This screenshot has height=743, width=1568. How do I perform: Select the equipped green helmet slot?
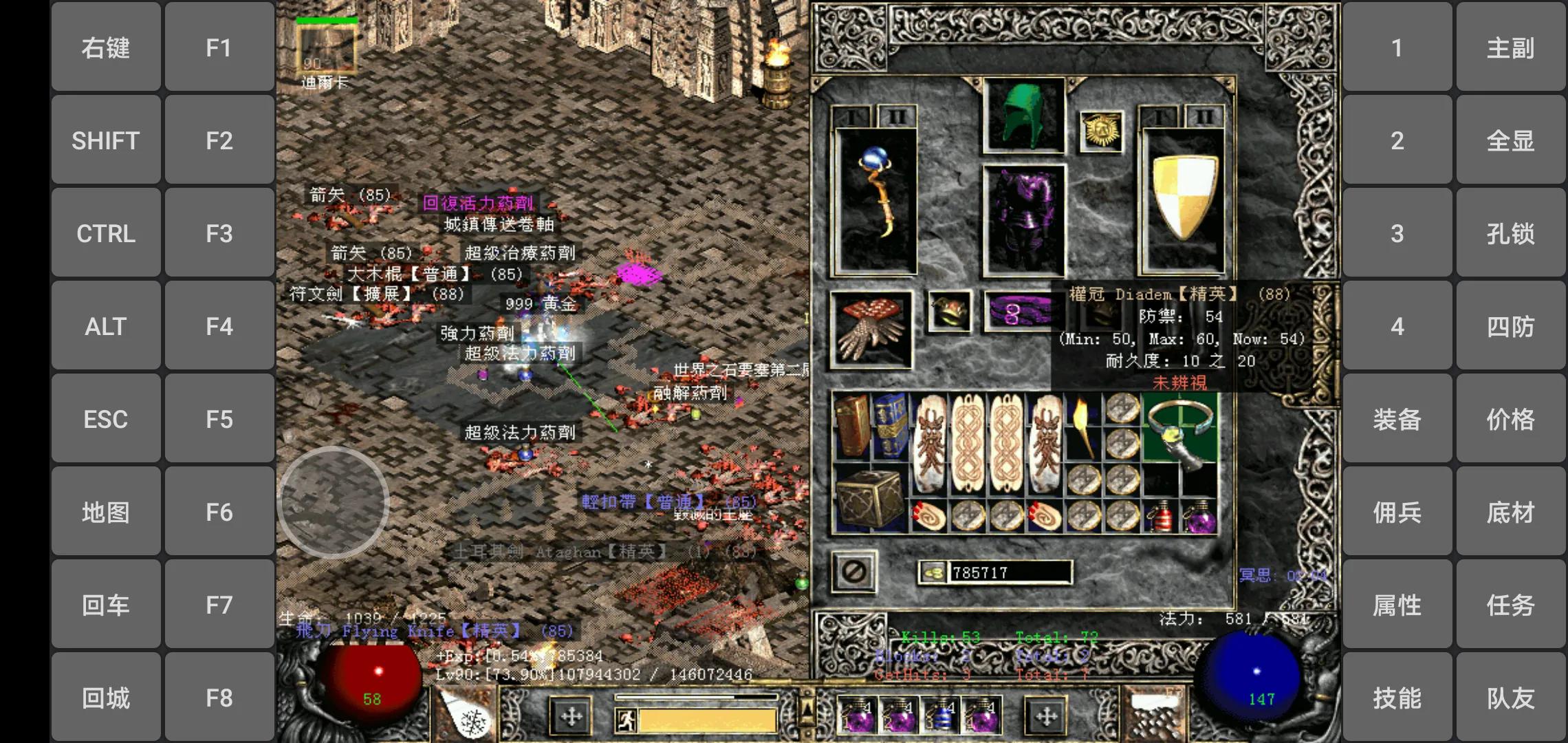pos(1024,115)
